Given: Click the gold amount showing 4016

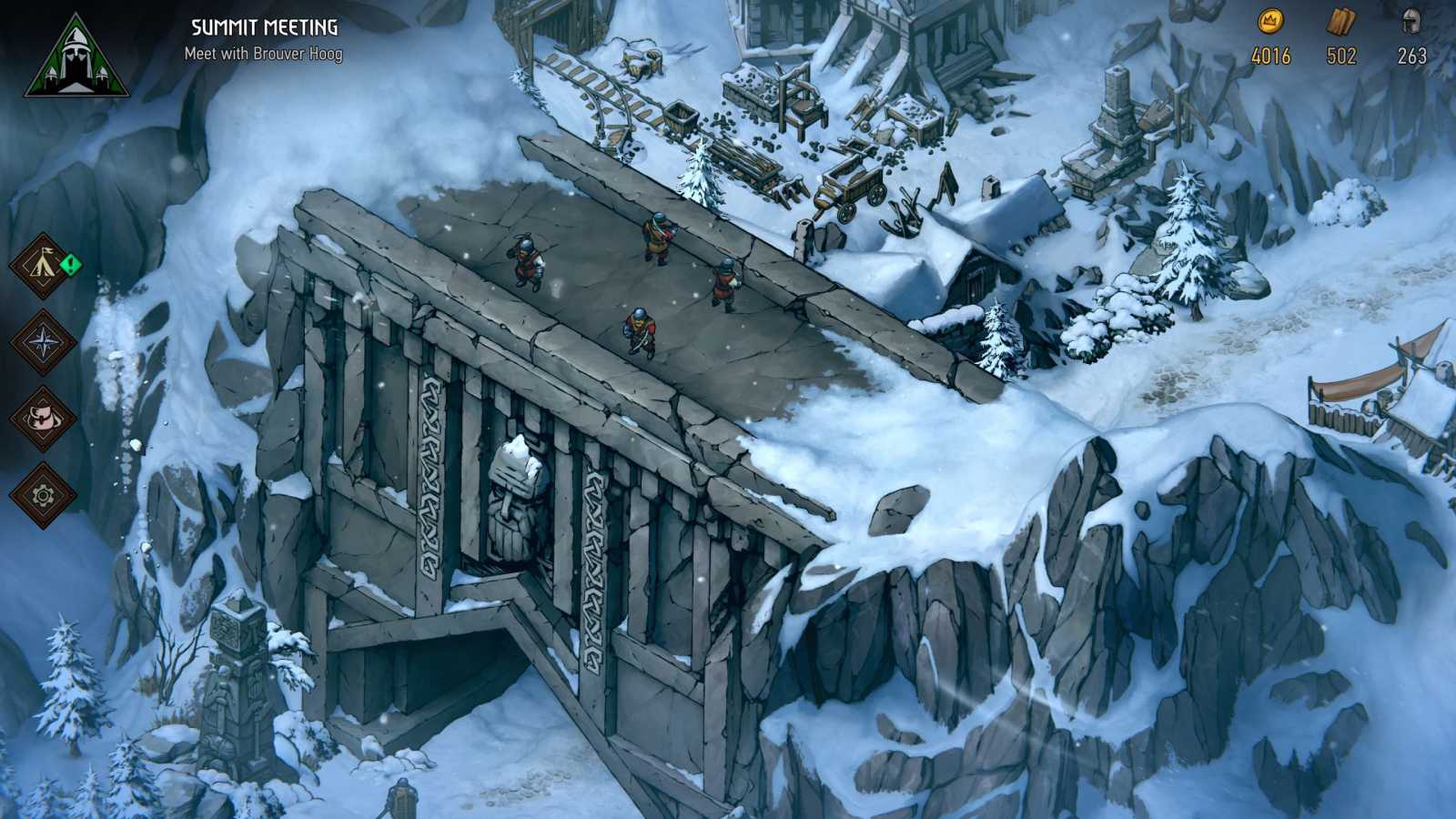Looking at the screenshot, I should click(1272, 56).
